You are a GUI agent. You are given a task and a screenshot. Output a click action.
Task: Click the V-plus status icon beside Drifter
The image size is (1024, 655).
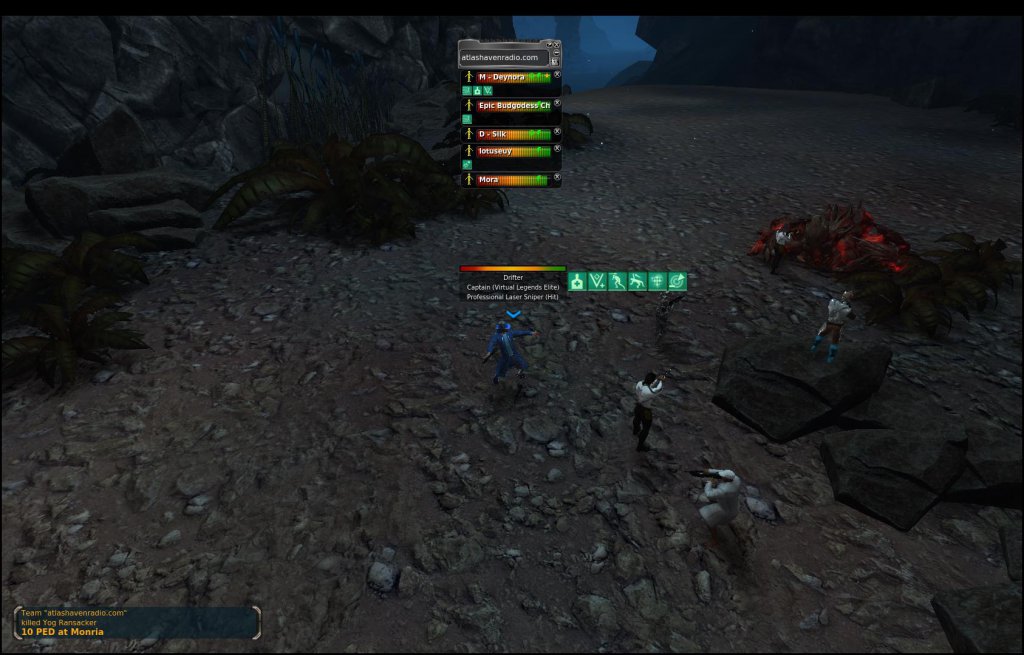click(x=597, y=282)
